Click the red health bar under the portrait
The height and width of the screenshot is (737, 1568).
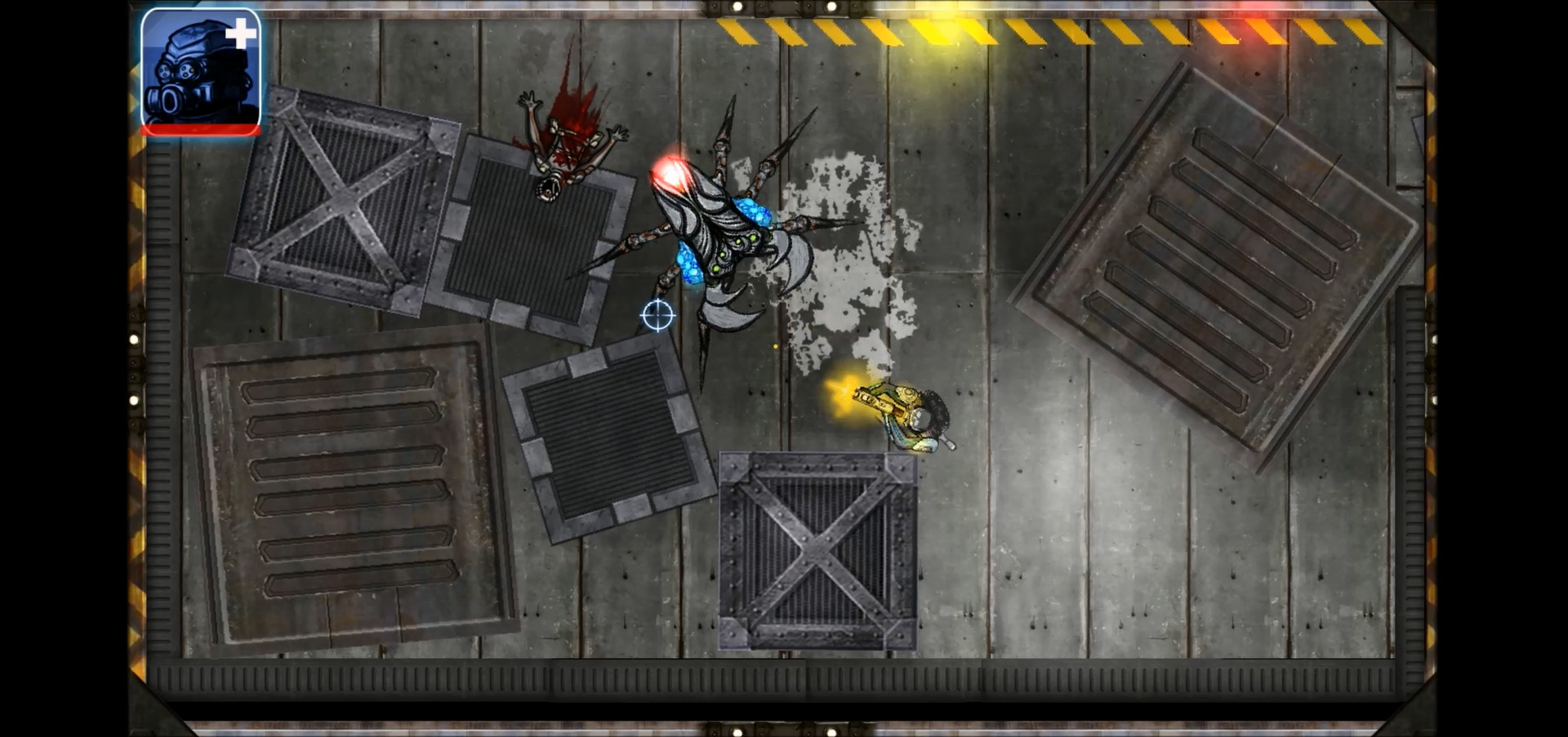pyautogui.click(x=200, y=131)
